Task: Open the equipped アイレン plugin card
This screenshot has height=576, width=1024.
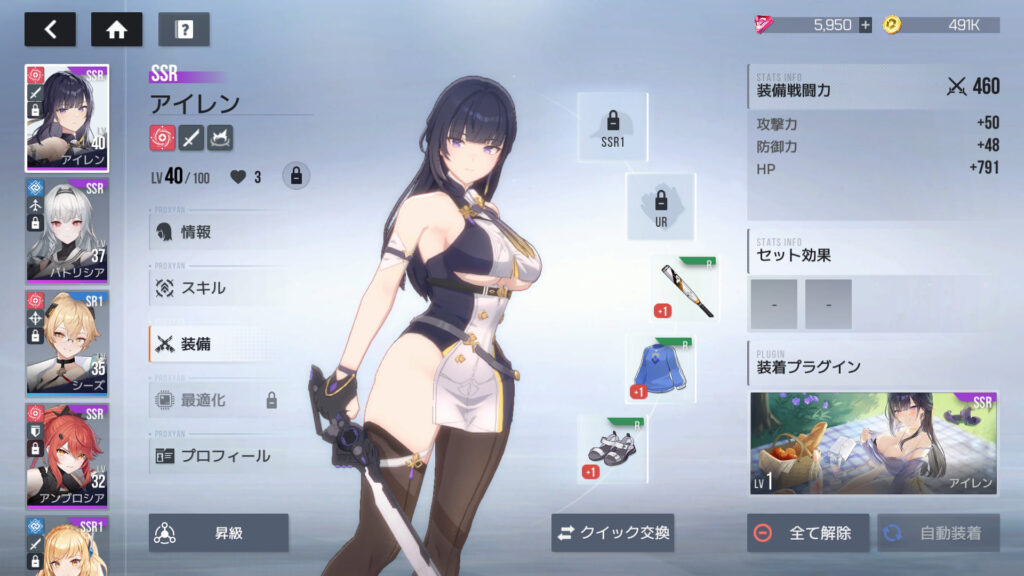Action: coord(875,443)
